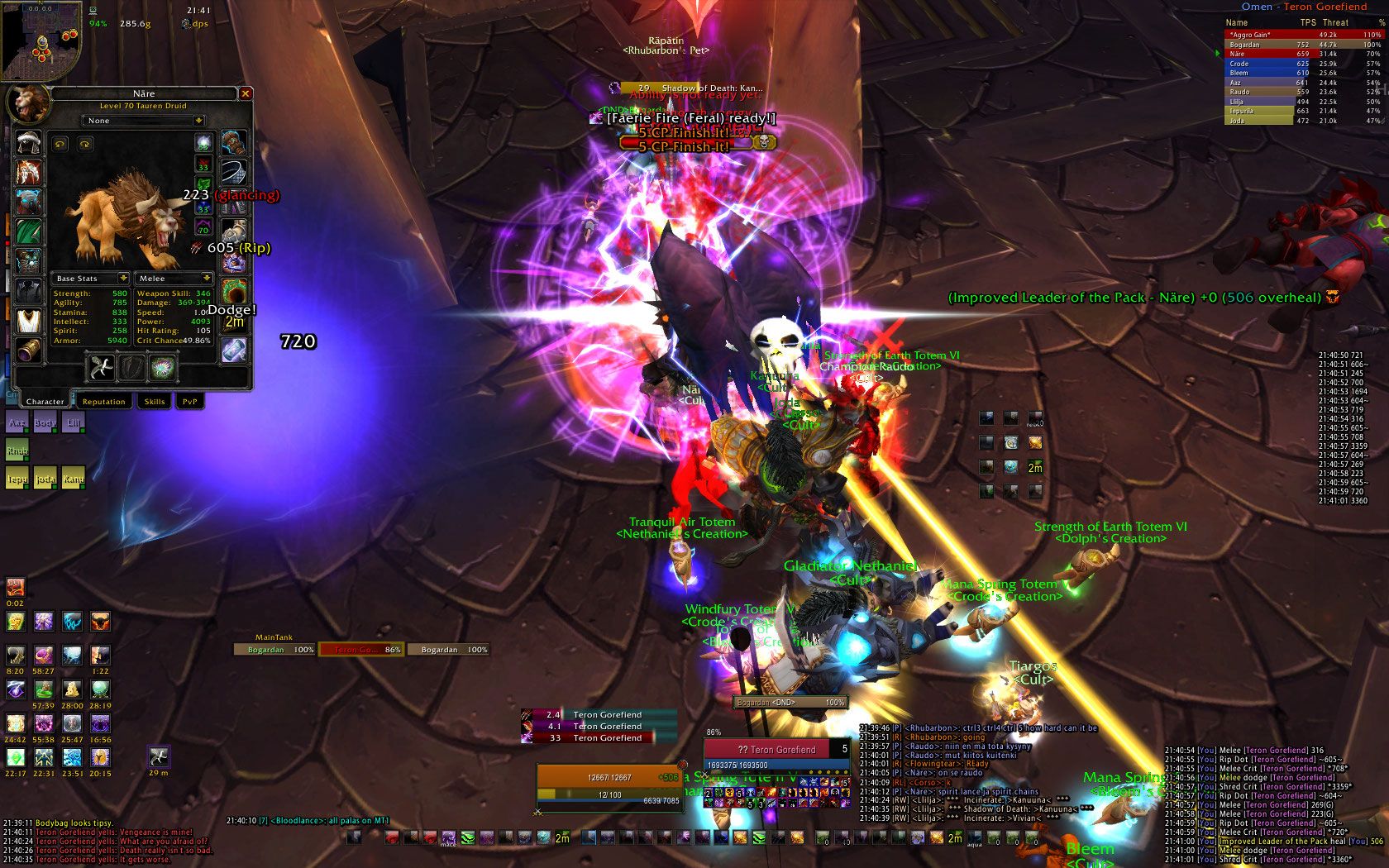Viewport: 1389px width, 868px height.
Task: Rotate the character model right
Action: click(84, 144)
